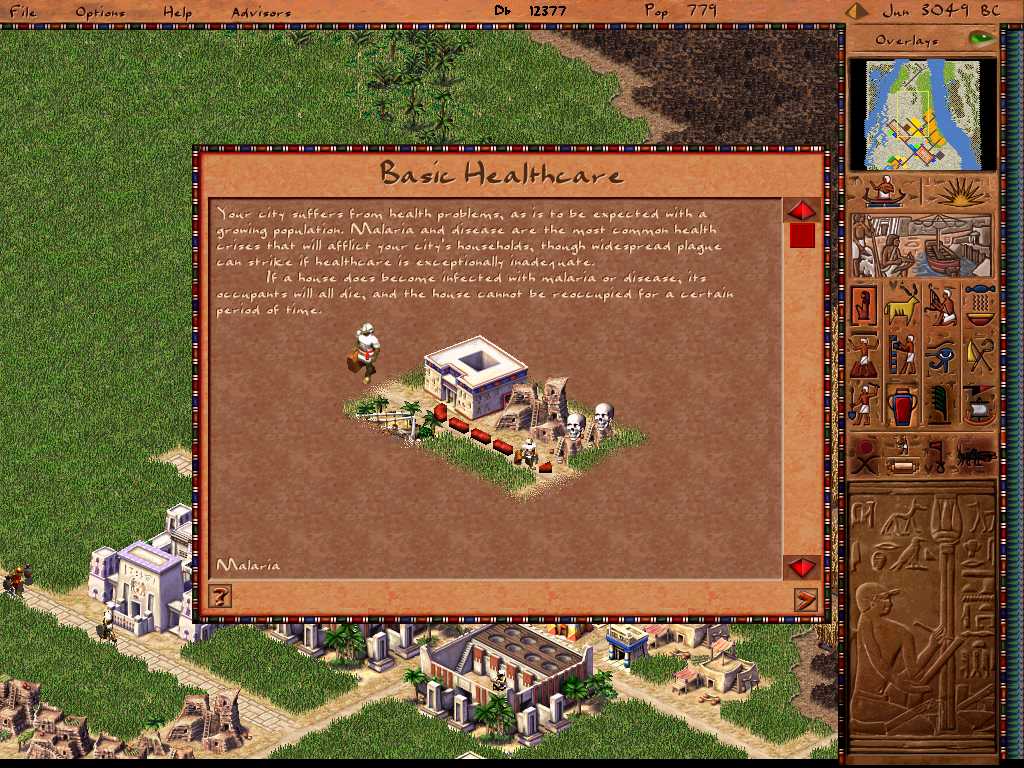Select the harp player build icon
Screen dimensions: 1024x768
tap(940, 305)
